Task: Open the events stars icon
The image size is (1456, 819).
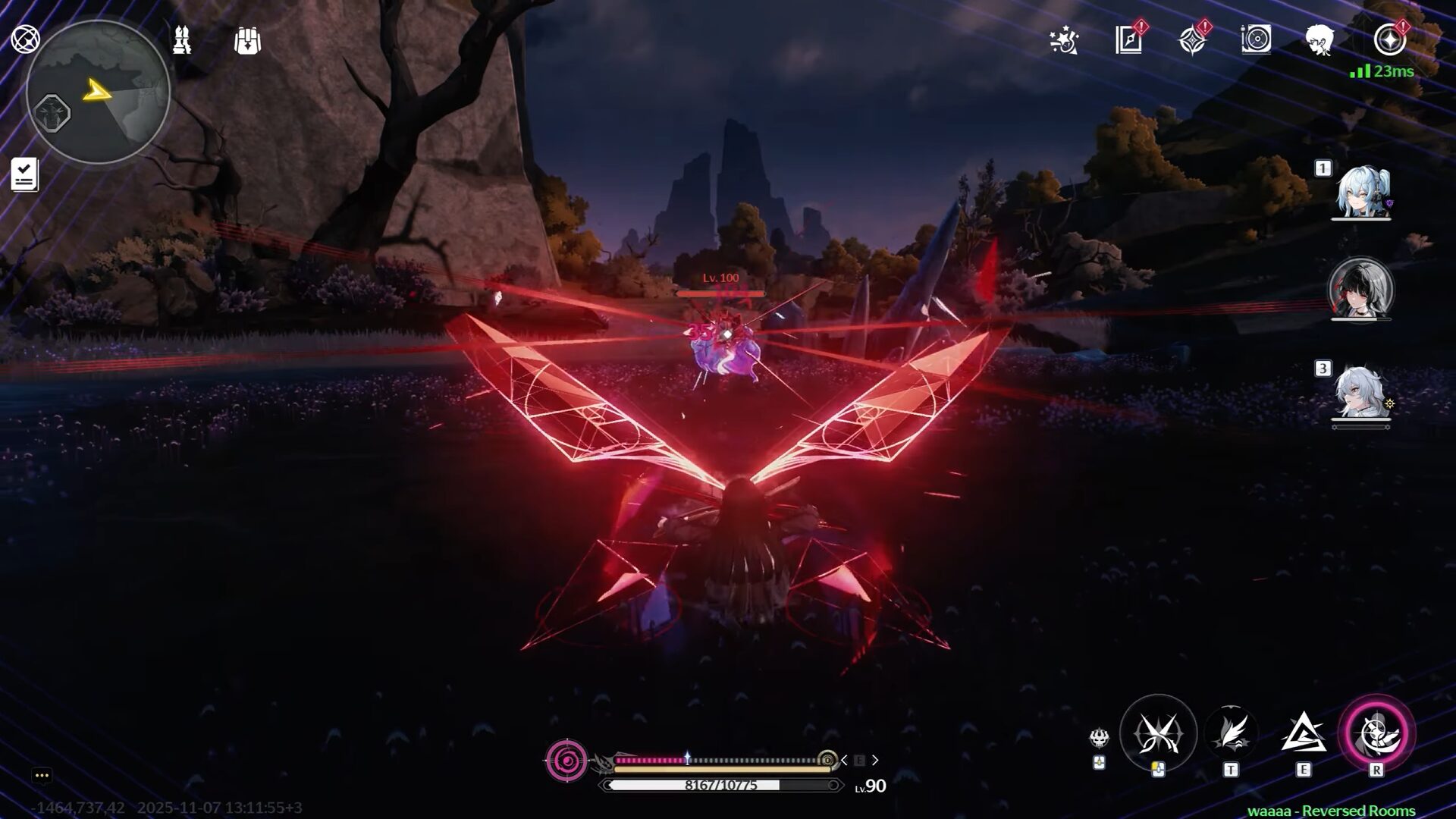Action: click(x=1064, y=41)
